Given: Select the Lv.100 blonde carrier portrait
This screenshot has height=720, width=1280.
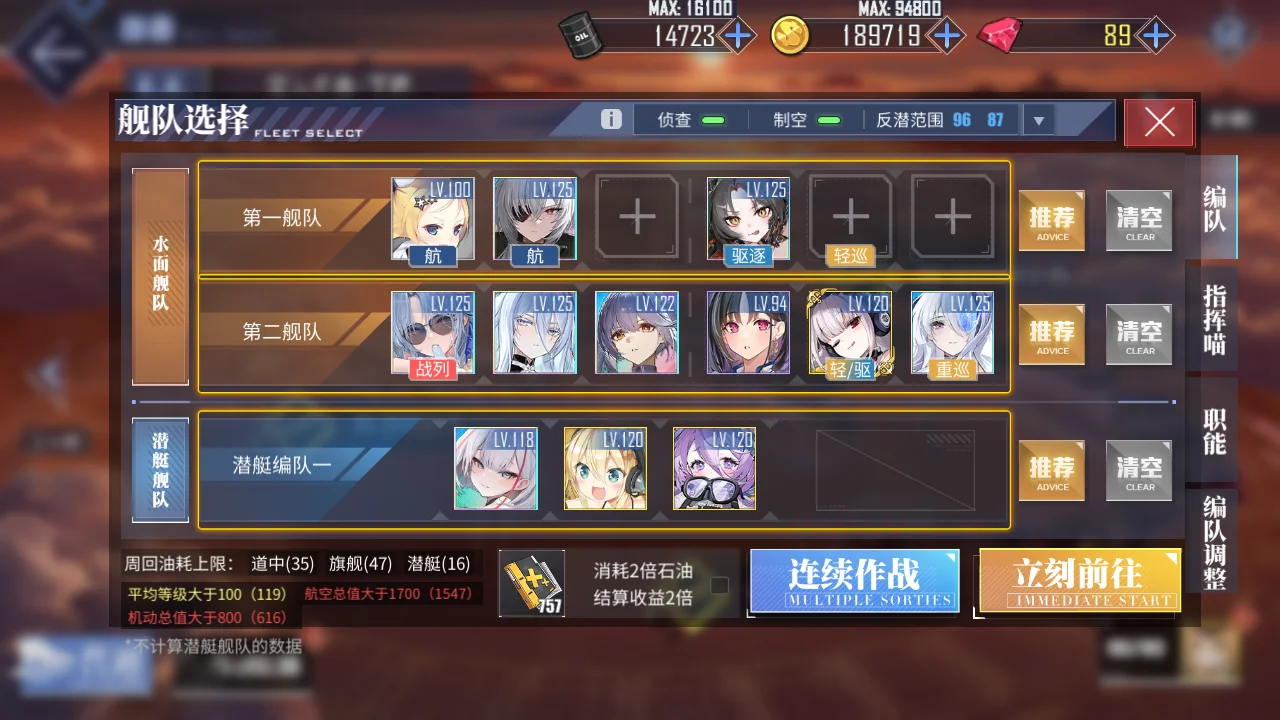Looking at the screenshot, I should coord(433,218).
